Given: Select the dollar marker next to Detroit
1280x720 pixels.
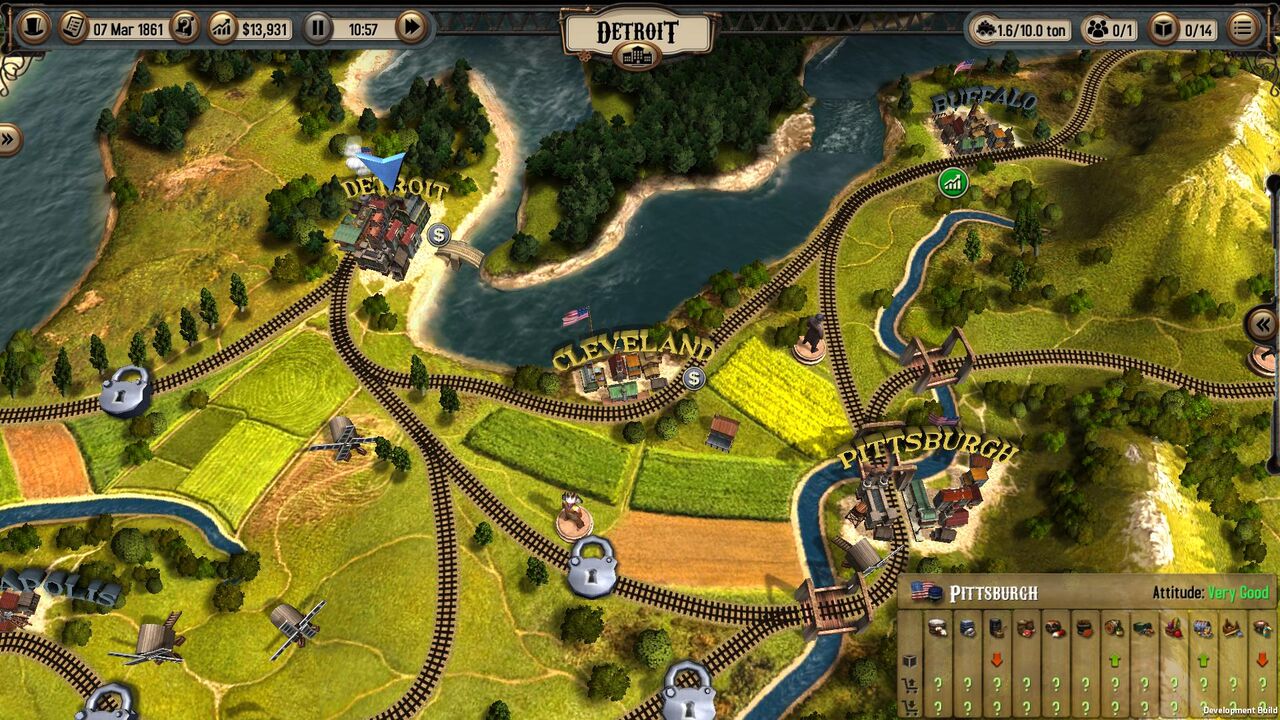Looking at the screenshot, I should (x=438, y=235).
